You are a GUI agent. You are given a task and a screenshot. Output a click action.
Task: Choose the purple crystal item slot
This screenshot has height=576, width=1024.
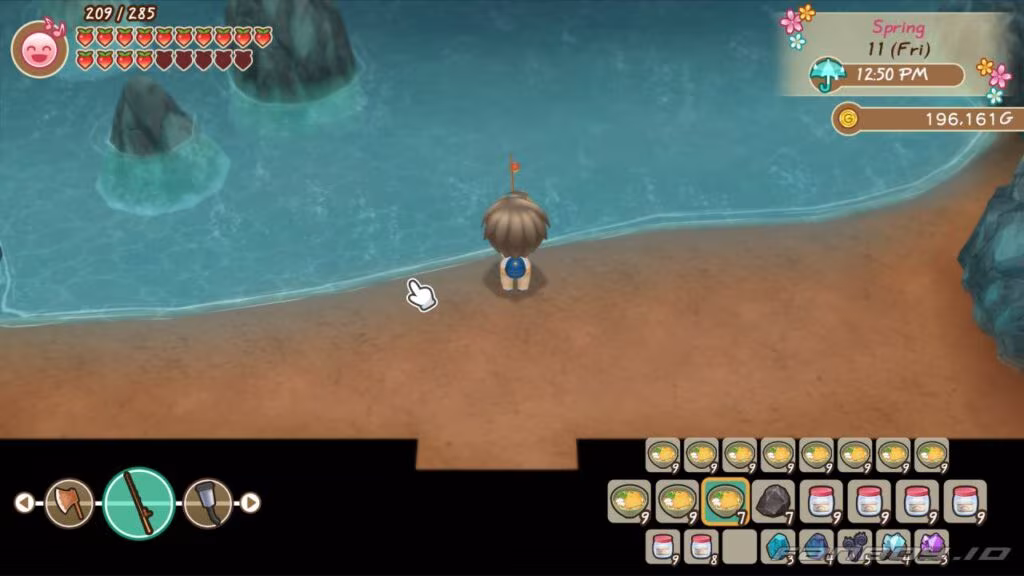pyautogui.click(x=932, y=546)
